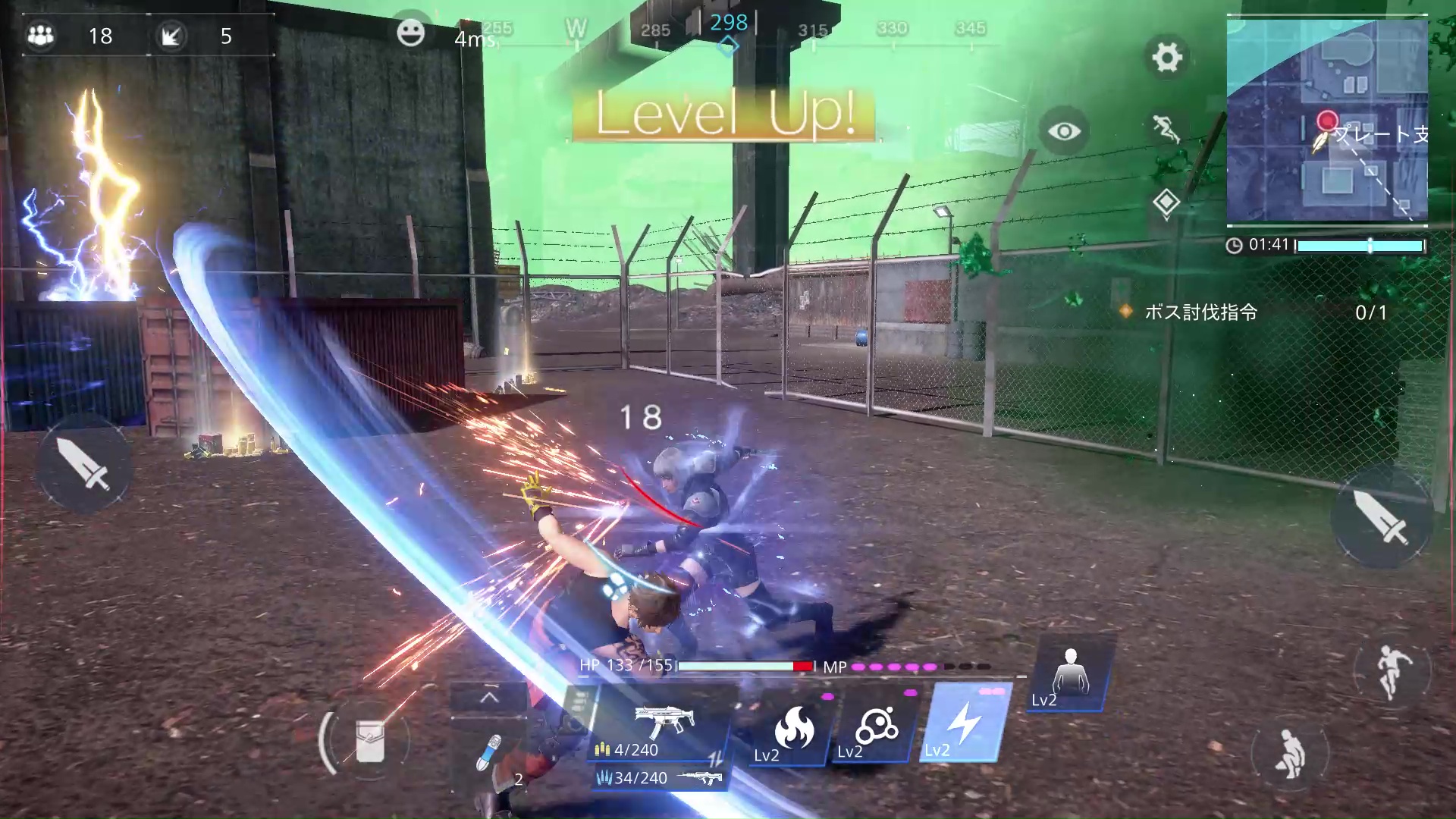Open the emoji emote button

410,33
